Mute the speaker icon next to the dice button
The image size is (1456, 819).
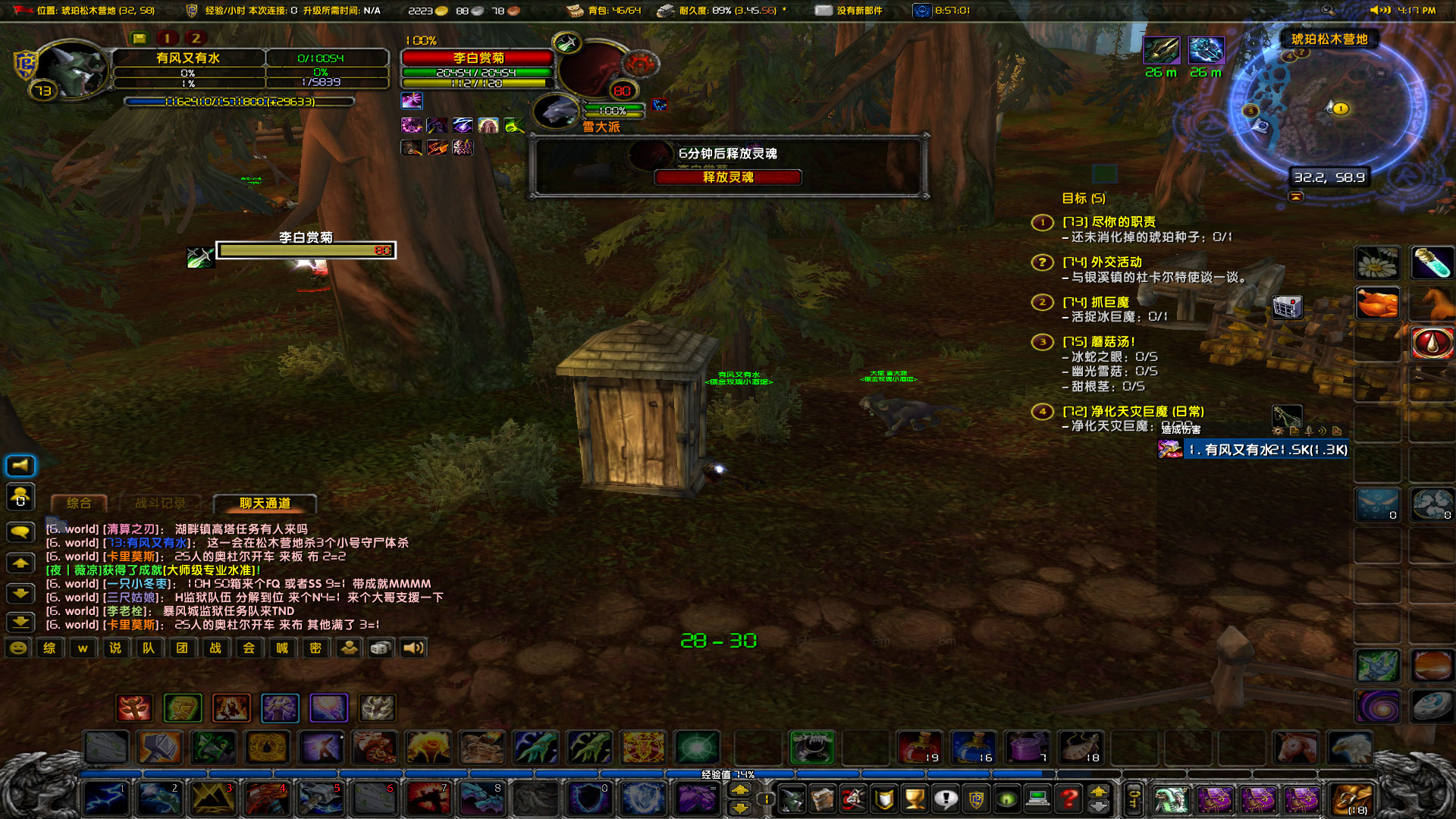click(412, 648)
